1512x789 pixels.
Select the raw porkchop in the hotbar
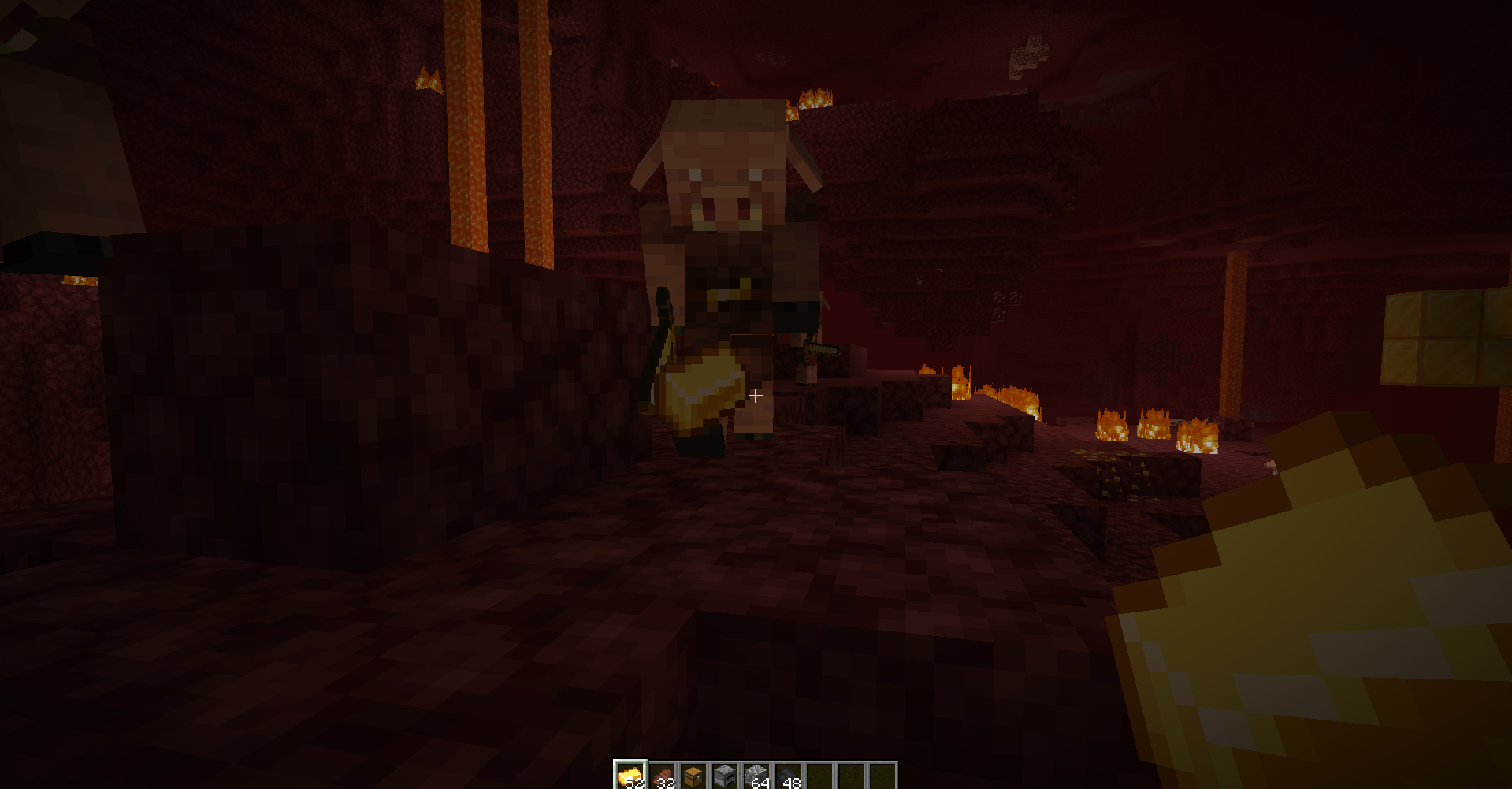pyautogui.click(x=664, y=776)
